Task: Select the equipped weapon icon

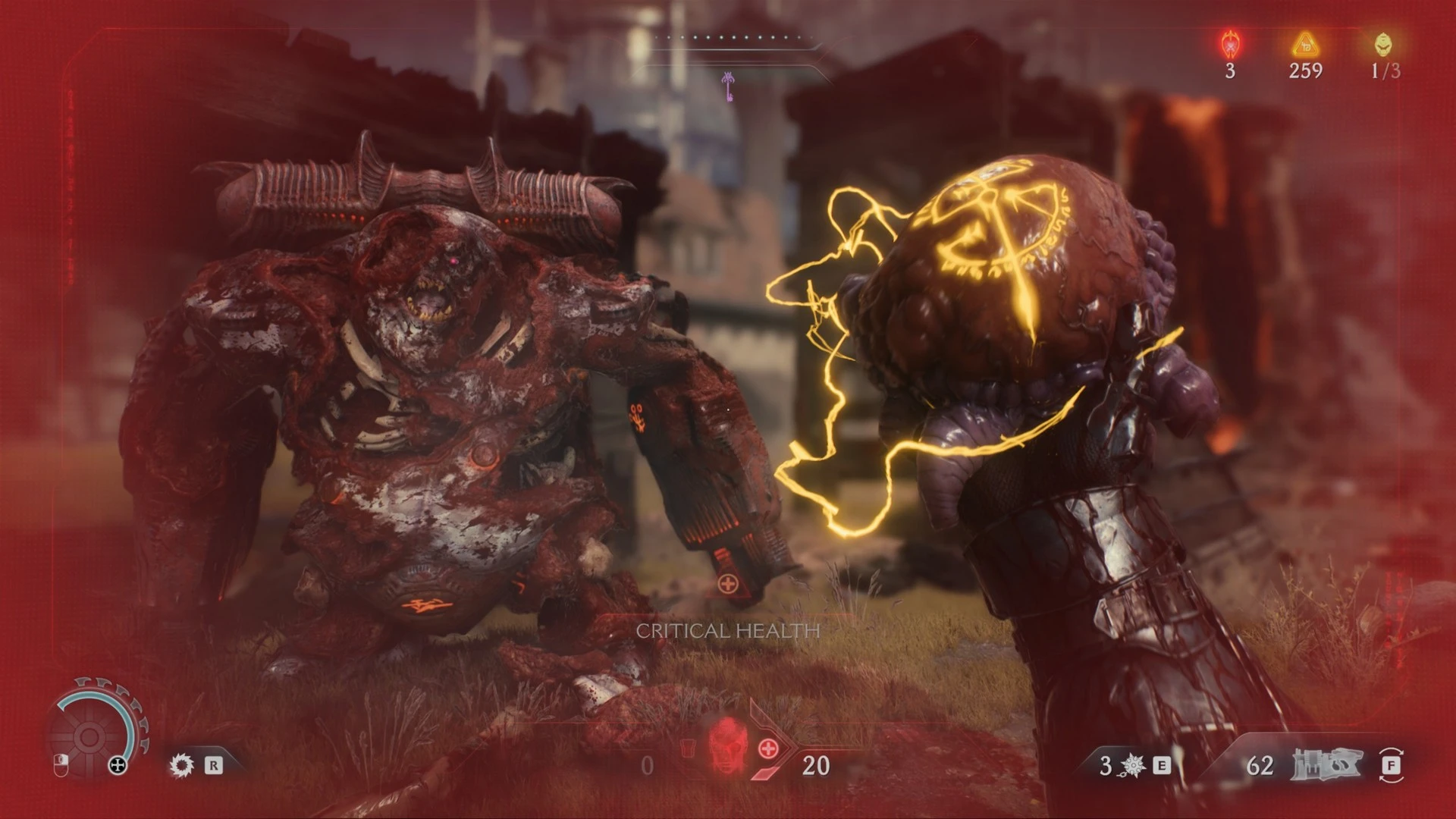Action: coord(1326,764)
